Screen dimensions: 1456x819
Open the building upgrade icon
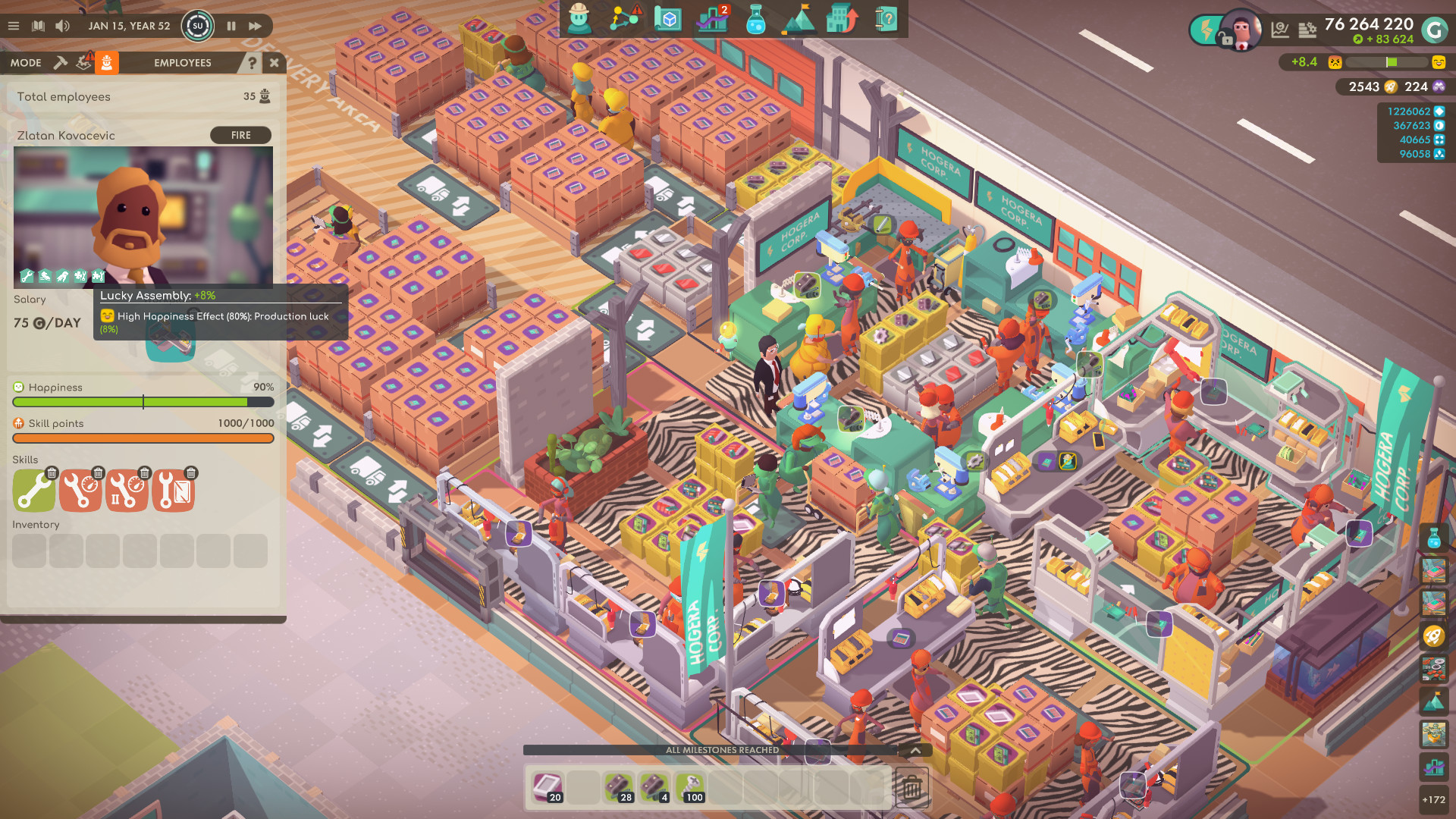(842, 20)
